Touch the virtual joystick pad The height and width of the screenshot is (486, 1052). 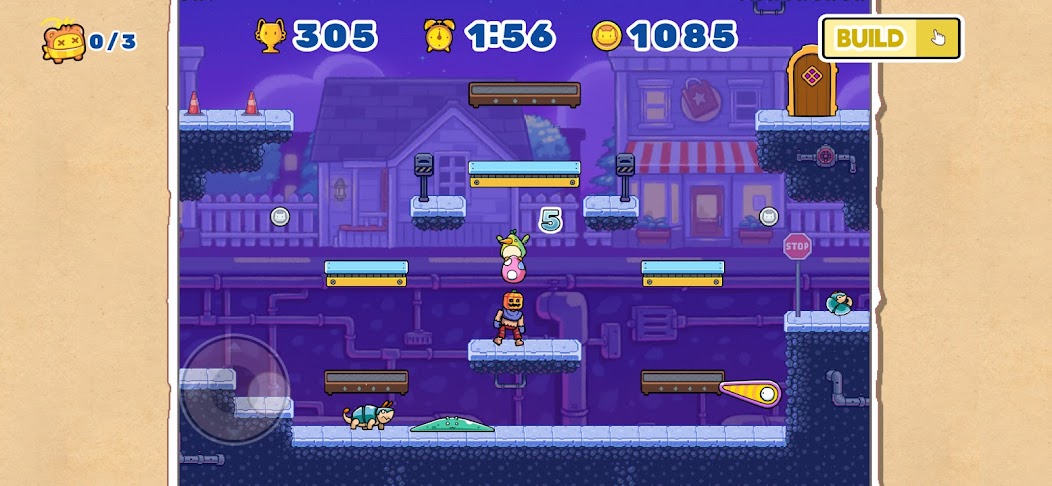235,389
